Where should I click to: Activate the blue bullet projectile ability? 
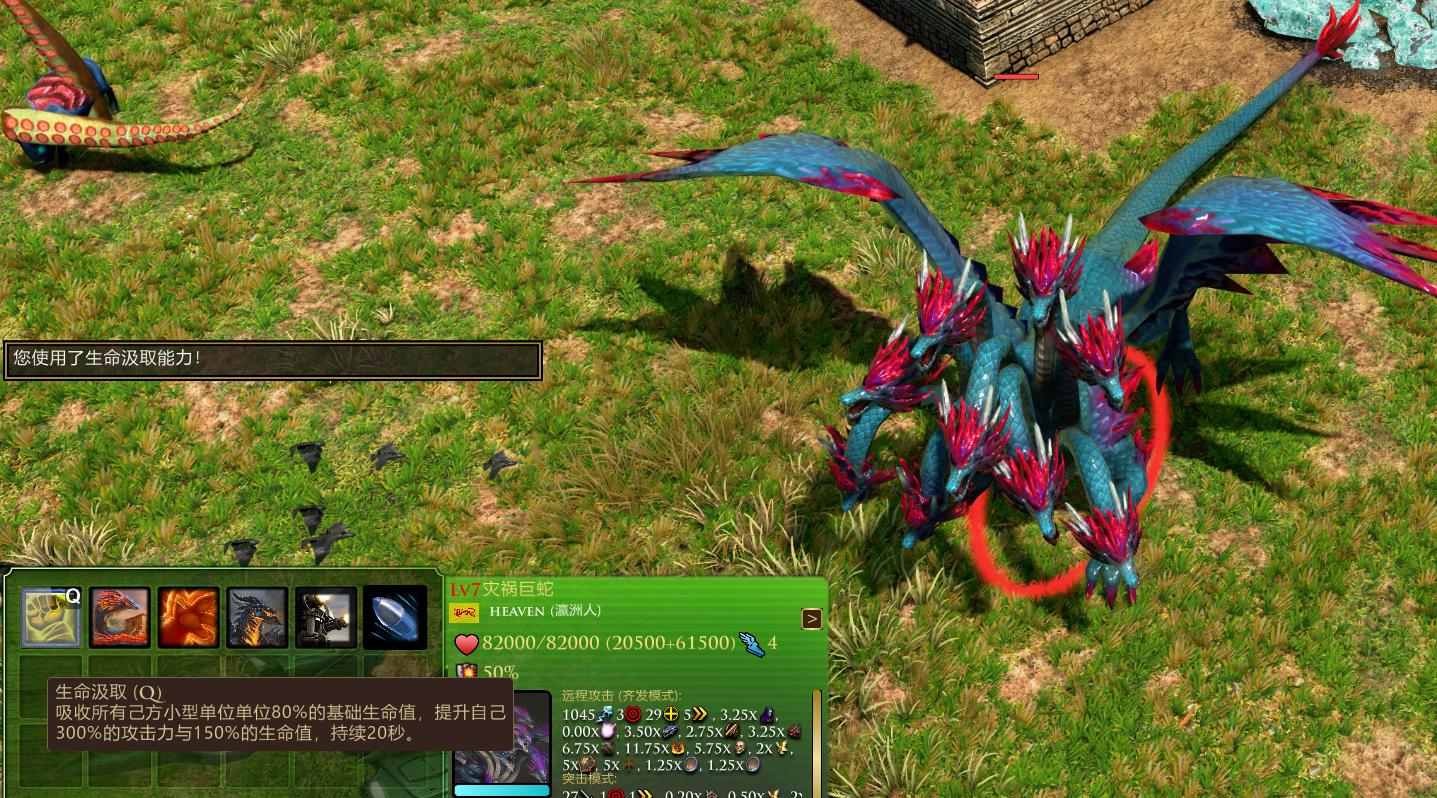click(x=395, y=617)
